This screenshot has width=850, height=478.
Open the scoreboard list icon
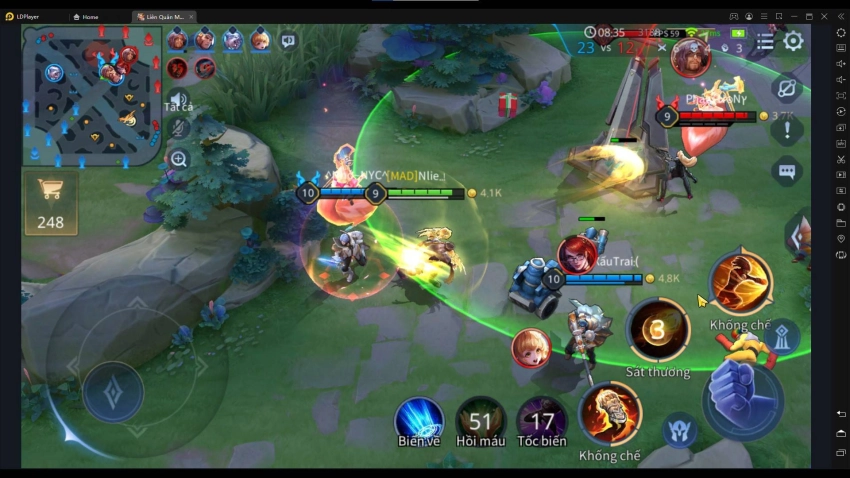tap(765, 42)
